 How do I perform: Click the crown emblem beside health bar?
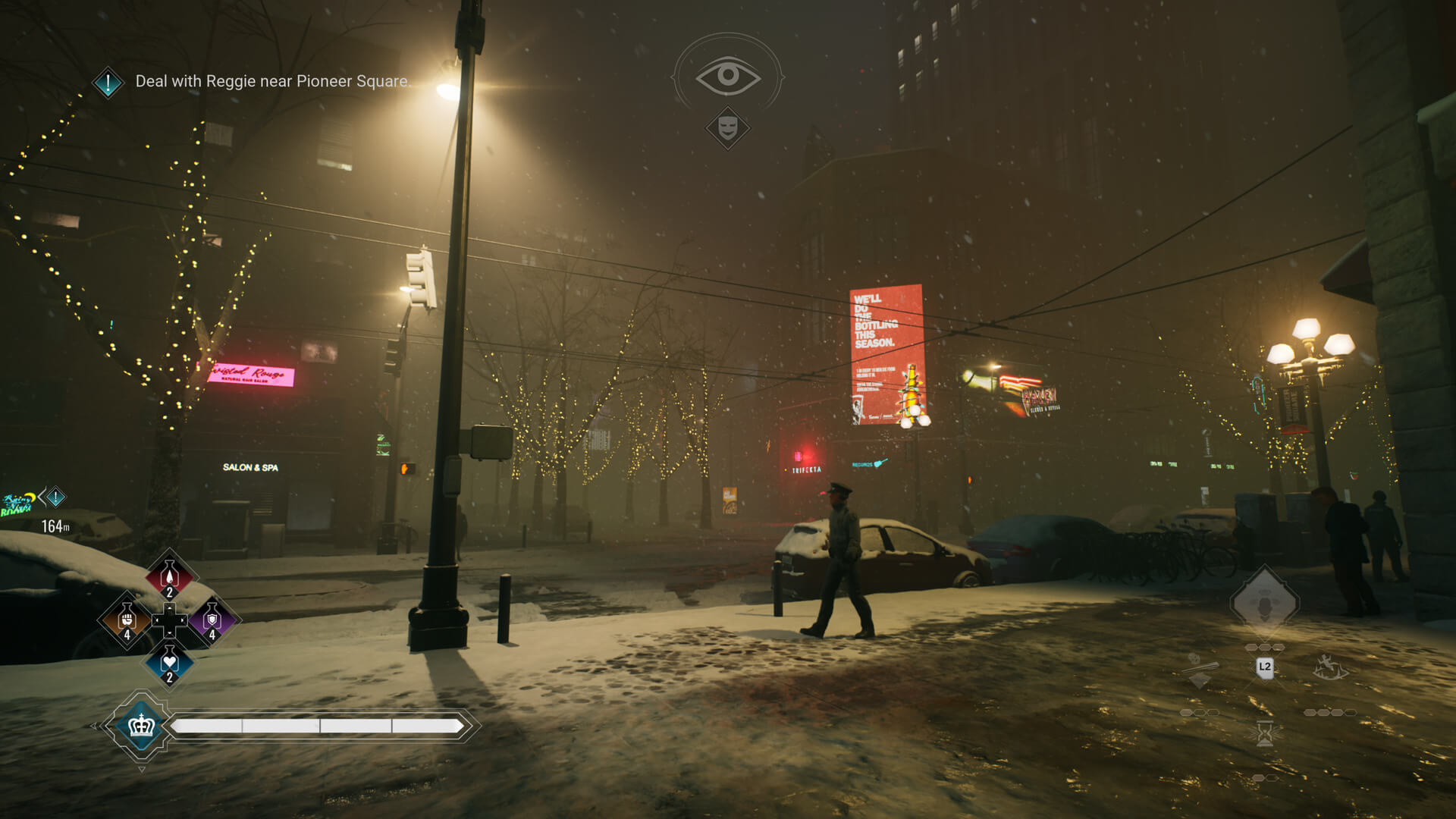click(x=142, y=726)
